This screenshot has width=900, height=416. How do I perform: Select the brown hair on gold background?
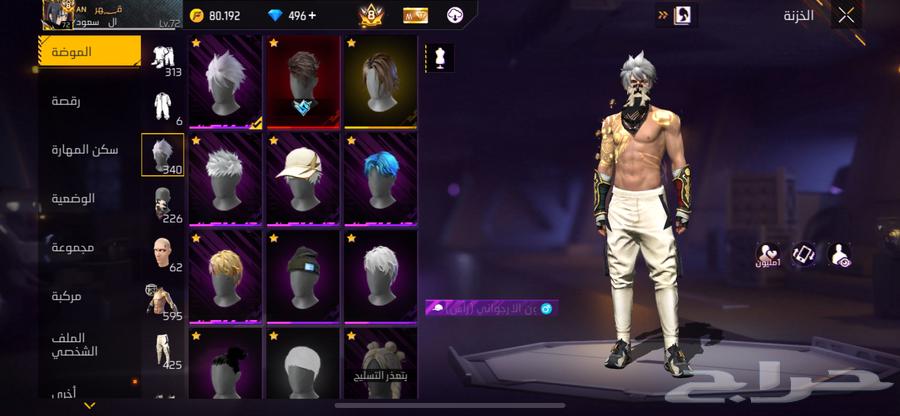(x=380, y=82)
